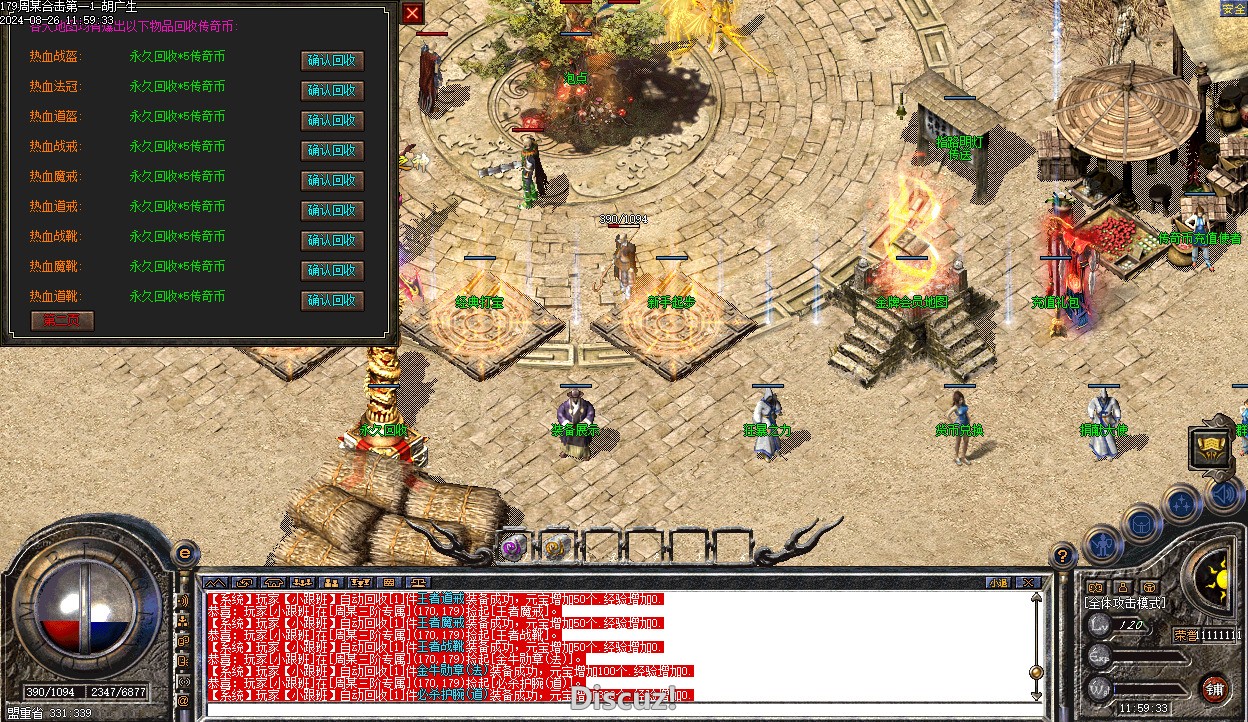Viewport: 1248px width, 722px height.
Task: Select the purple orb item in the hotbar
Action: point(514,546)
